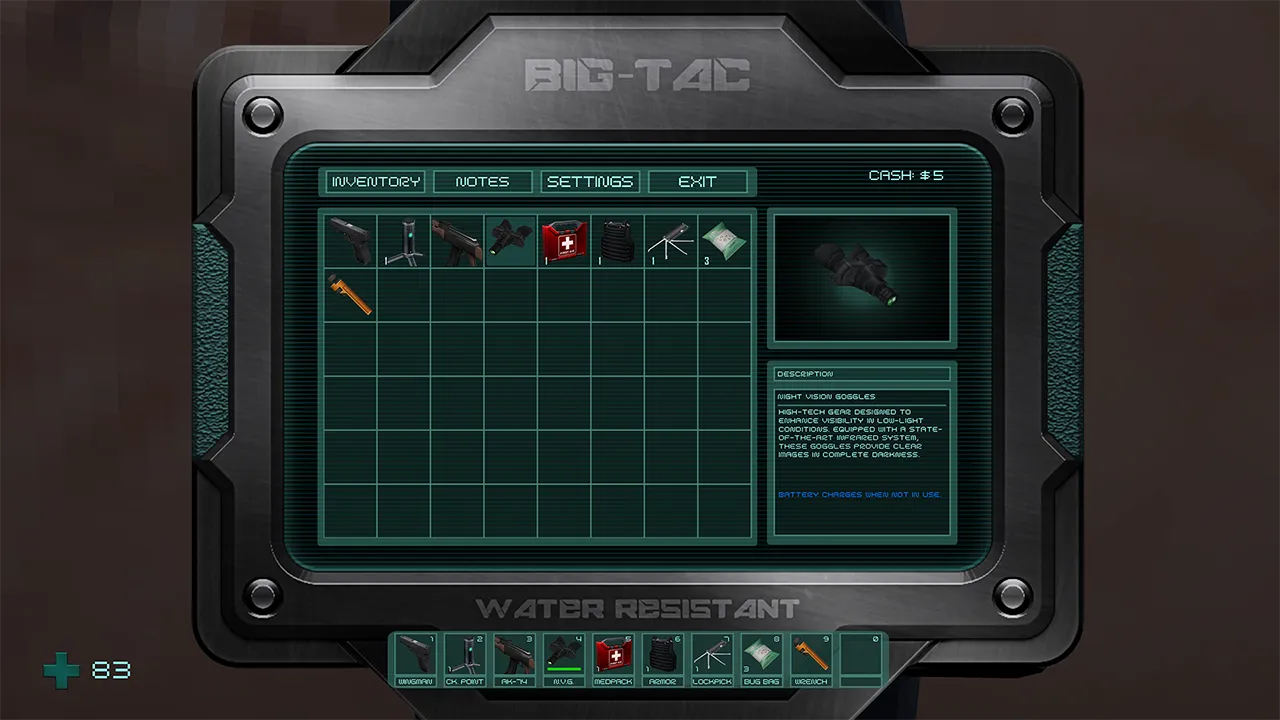Select the Lockpick hotbar slot
Screen dimensions: 1280x720
click(x=712, y=658)
